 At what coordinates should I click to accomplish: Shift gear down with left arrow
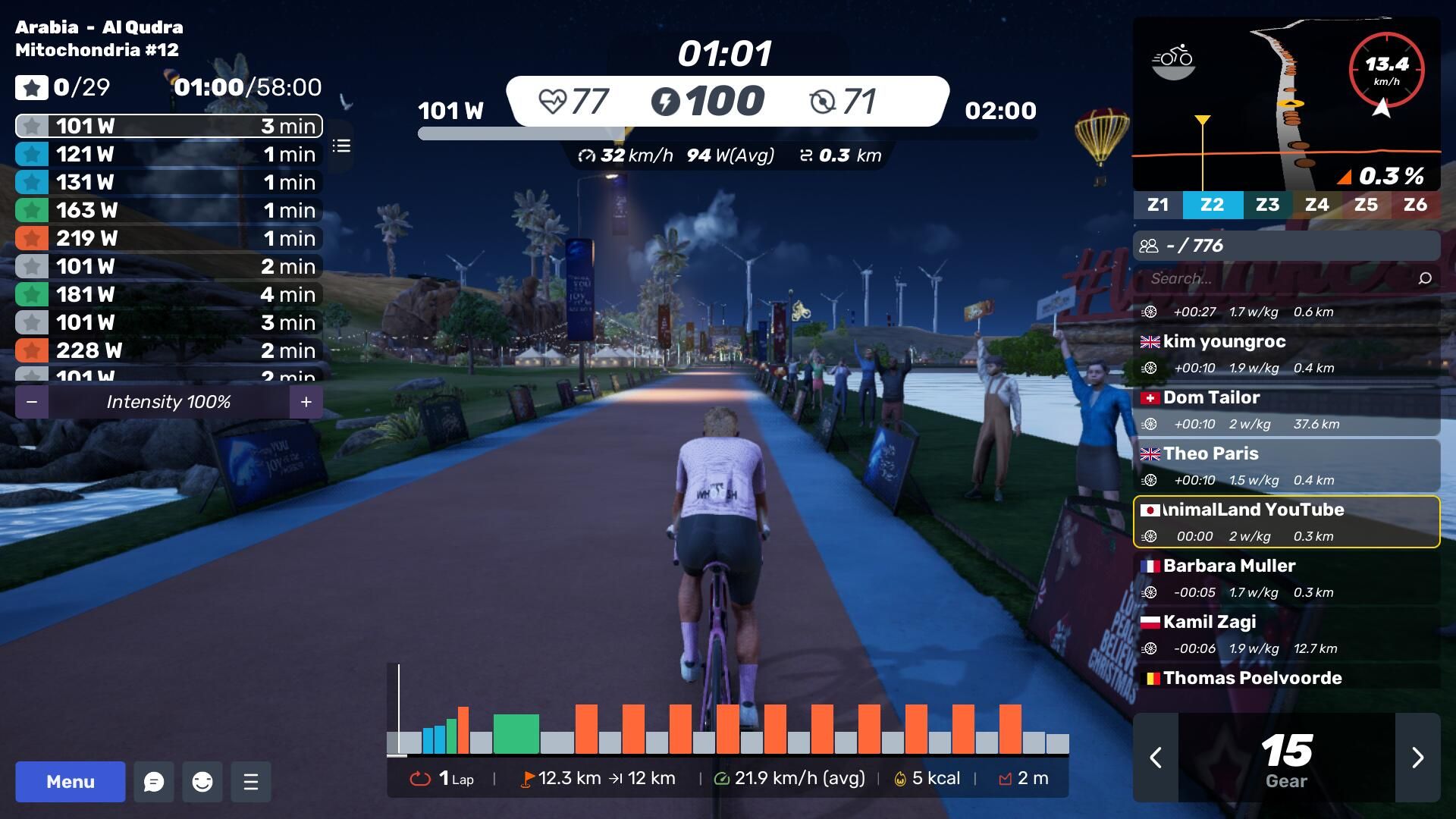point(1156,758)
